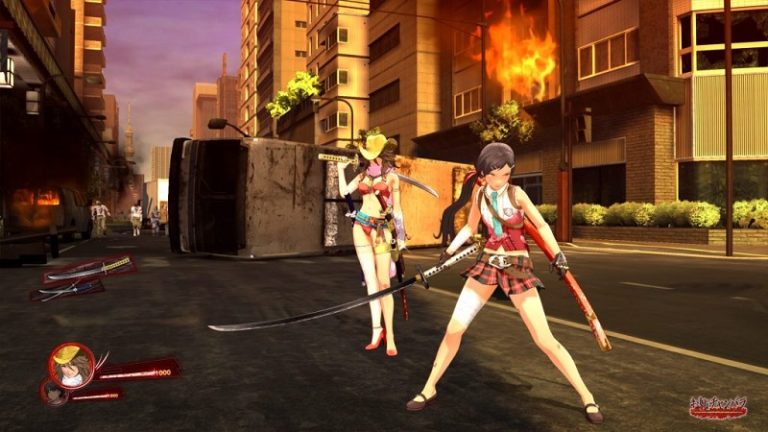Select the single katana weapon icon
Image resolution: width=768 pixels, height=432 pixels.
(92, 268)
